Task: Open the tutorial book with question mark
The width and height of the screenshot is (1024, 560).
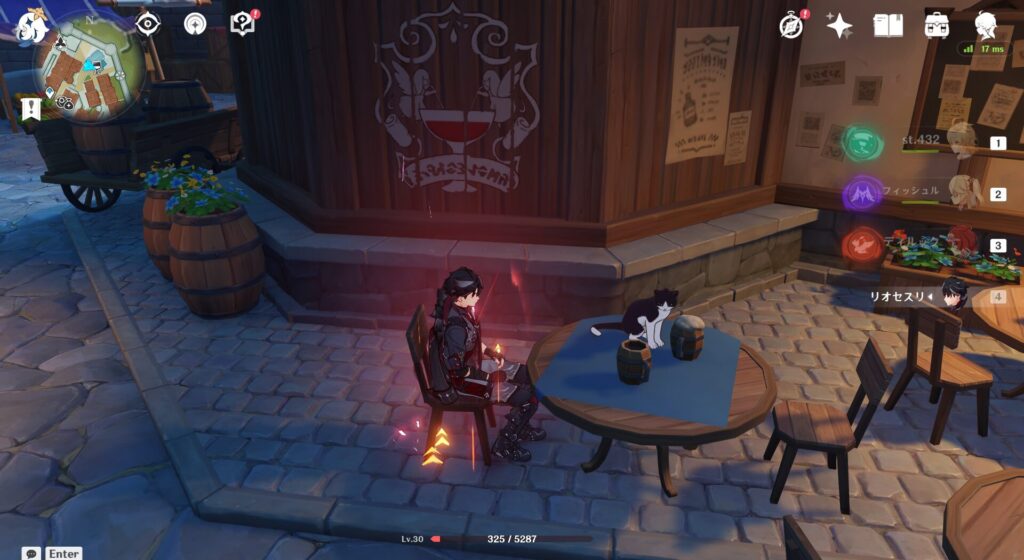Action: click(243, 24)
